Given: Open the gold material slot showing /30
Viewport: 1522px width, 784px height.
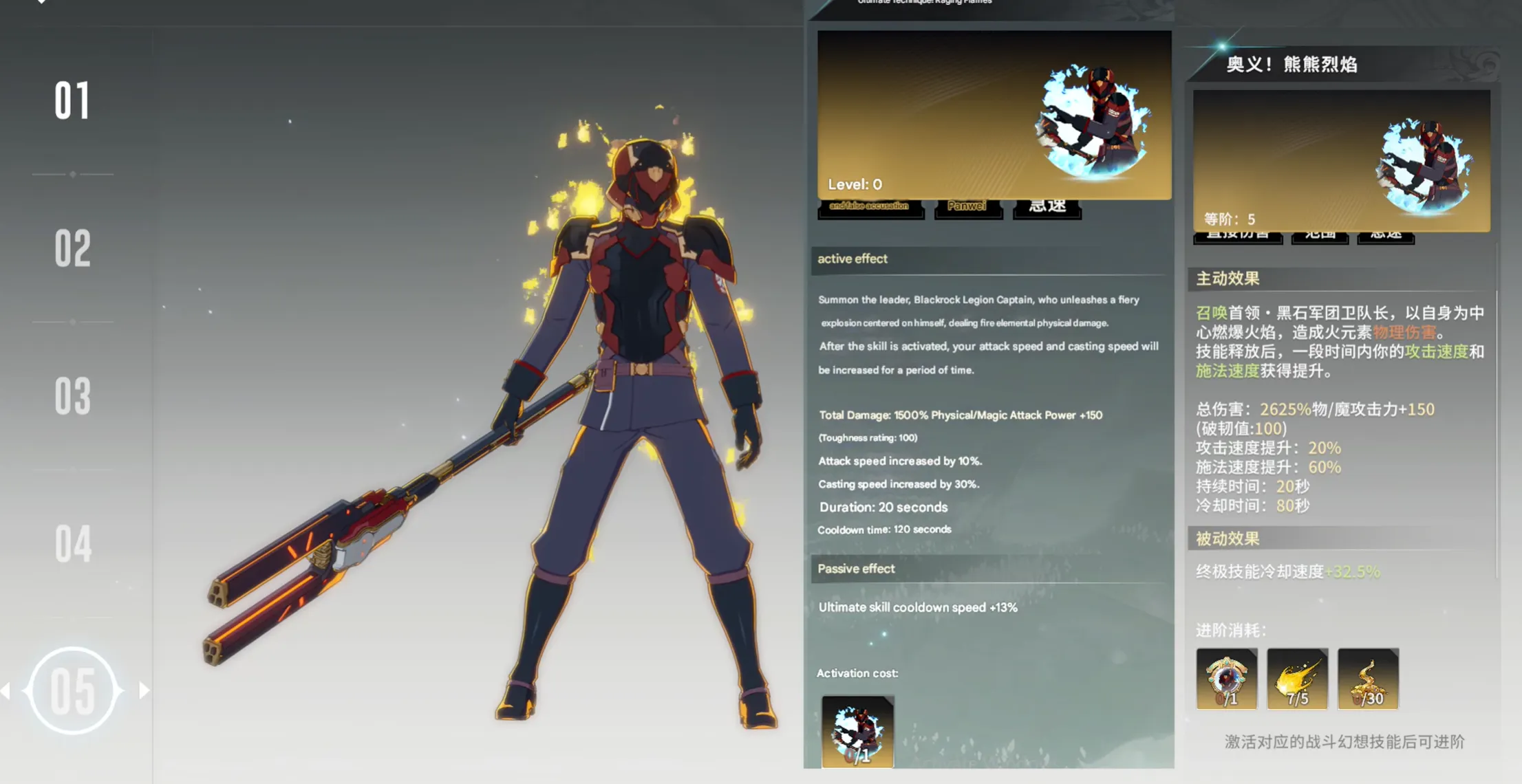Looking at the screenshot, I should (1368, 679).
